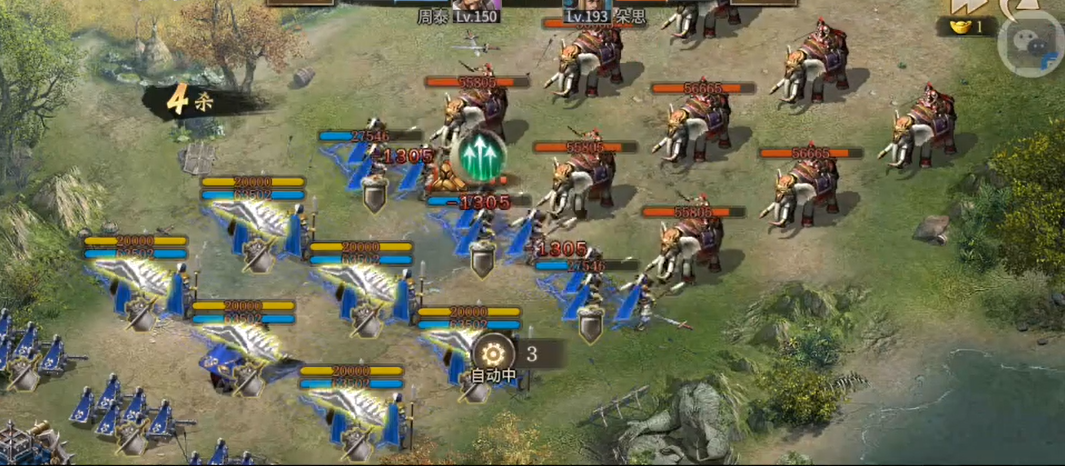Select the 朵思 enemy general portrait
The width and height of the screenshot is (1065, 466).
point(586,5)
